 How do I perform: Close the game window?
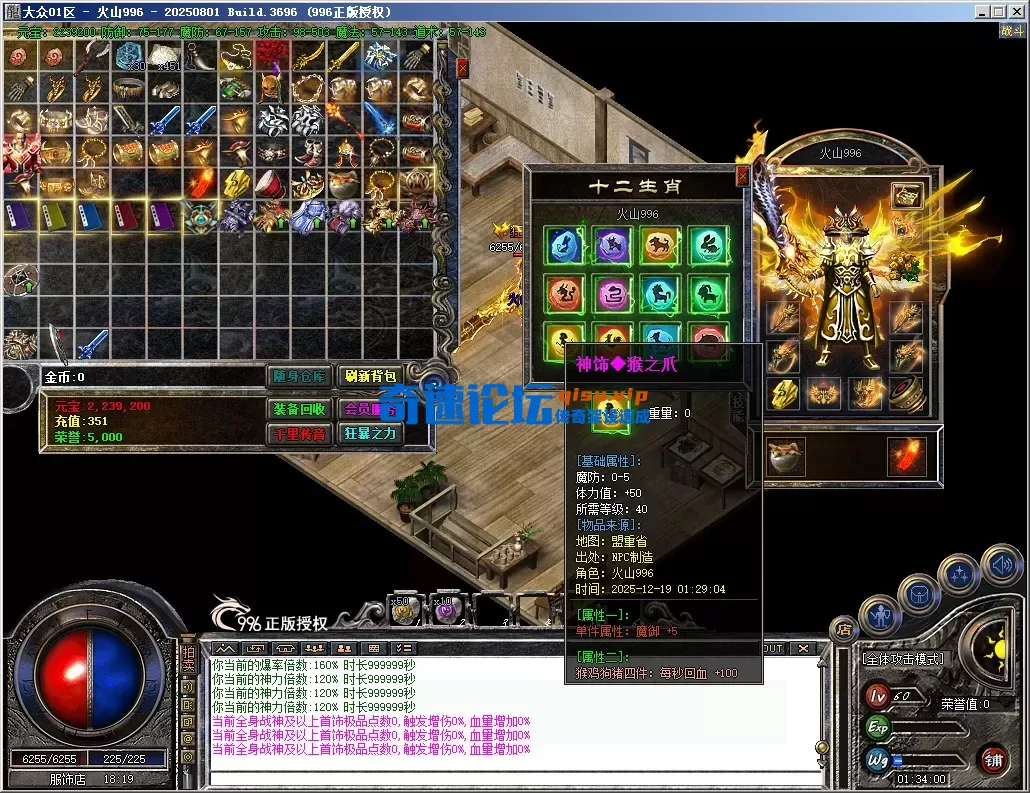pyautogui.click(x=1016, y=11)
